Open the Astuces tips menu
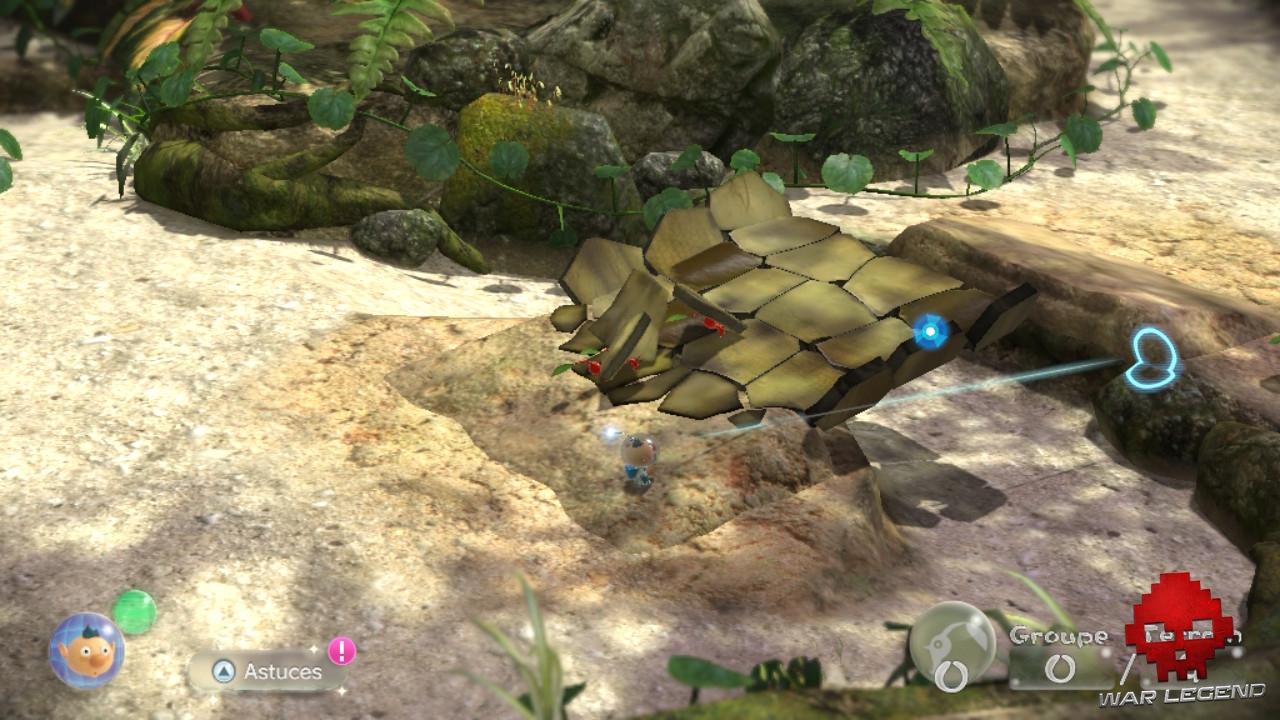The image size is (1280, 720). click(268, 672)
